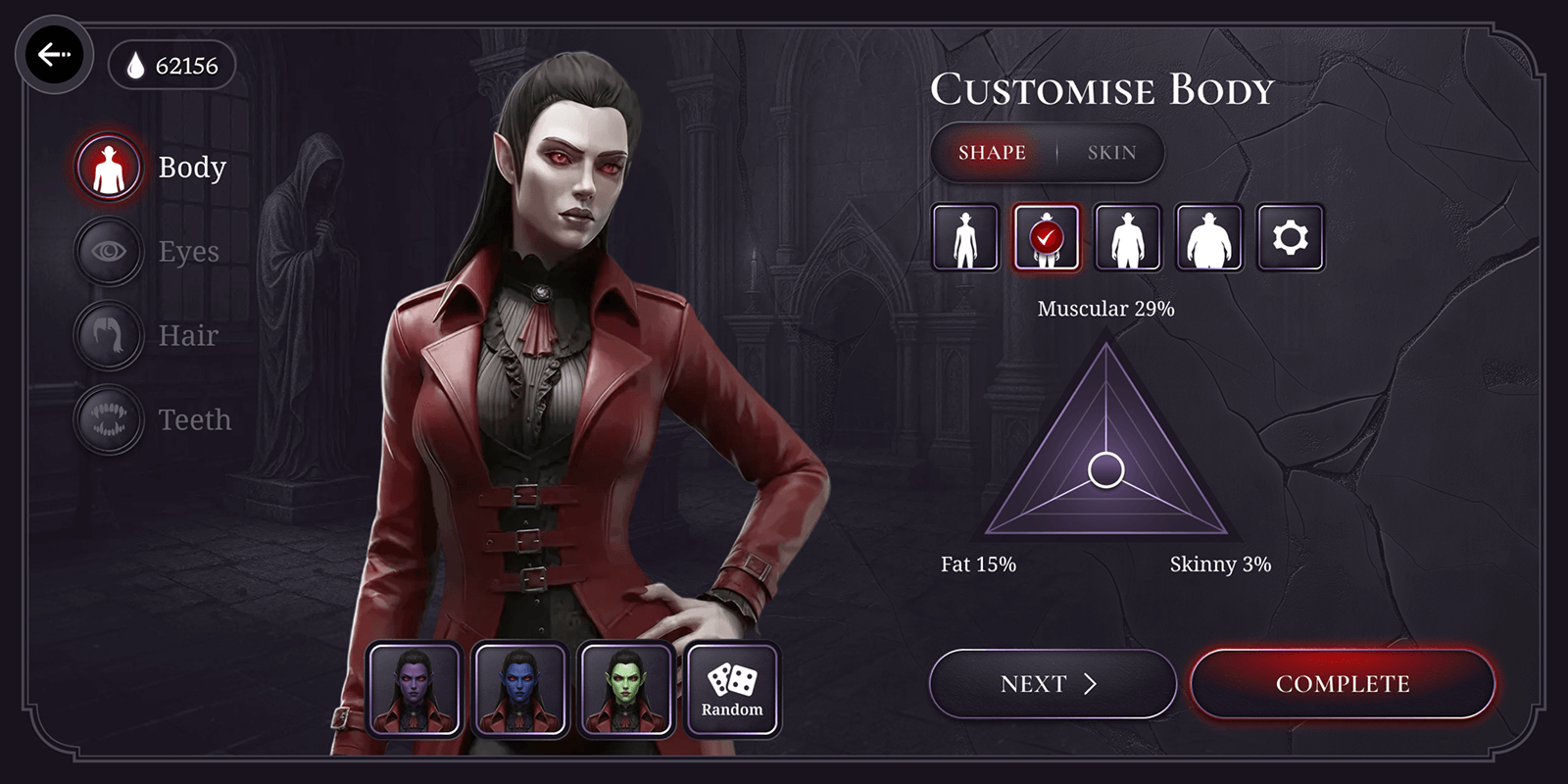This screenshot has height=784, width=1568.
Task: Click the back arrow to exit
Action: (x=56, y=55)
